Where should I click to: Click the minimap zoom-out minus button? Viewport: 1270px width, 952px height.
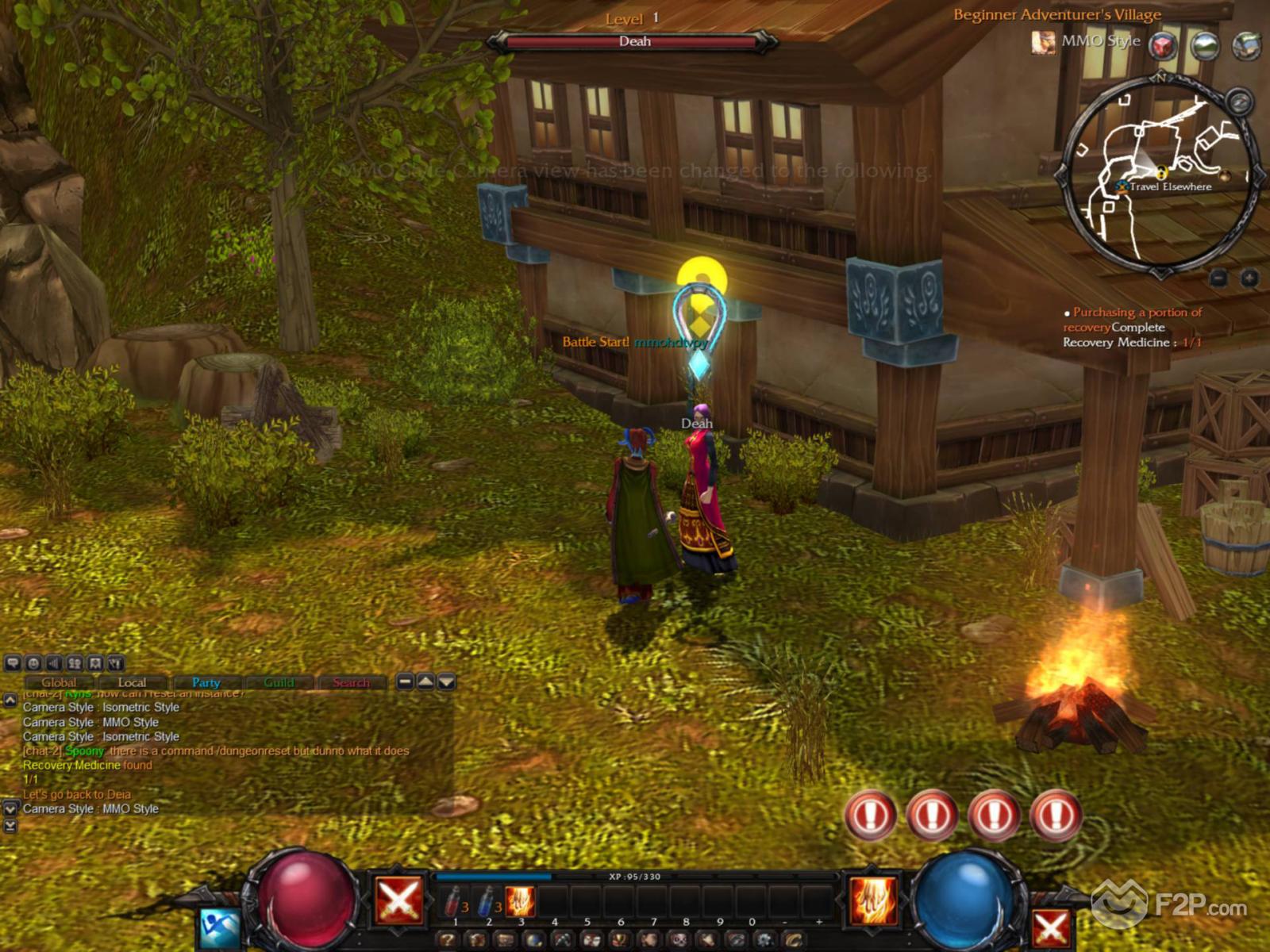pyautogui.click(x=1219, y=278)
